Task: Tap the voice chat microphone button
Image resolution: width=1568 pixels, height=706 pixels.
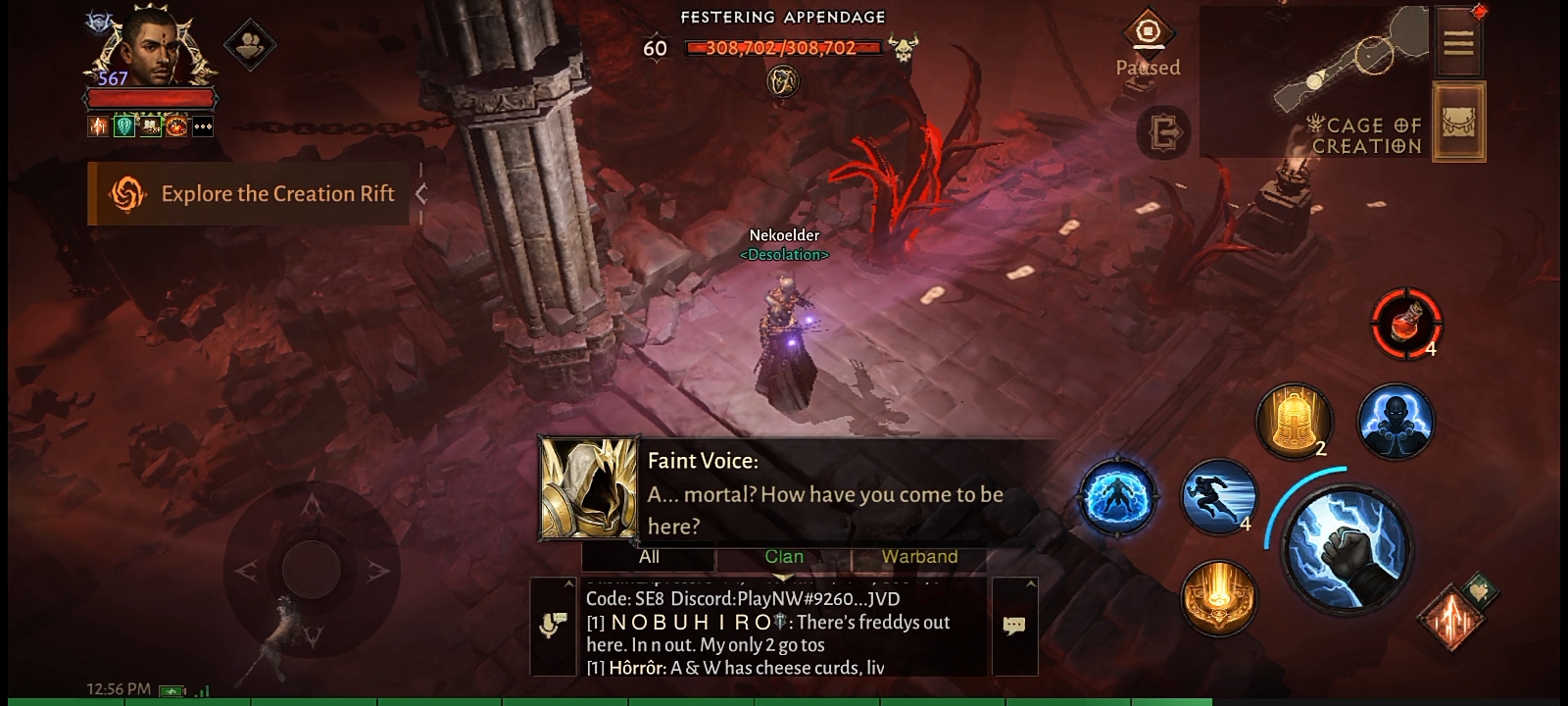Action: tap(554, 626)
